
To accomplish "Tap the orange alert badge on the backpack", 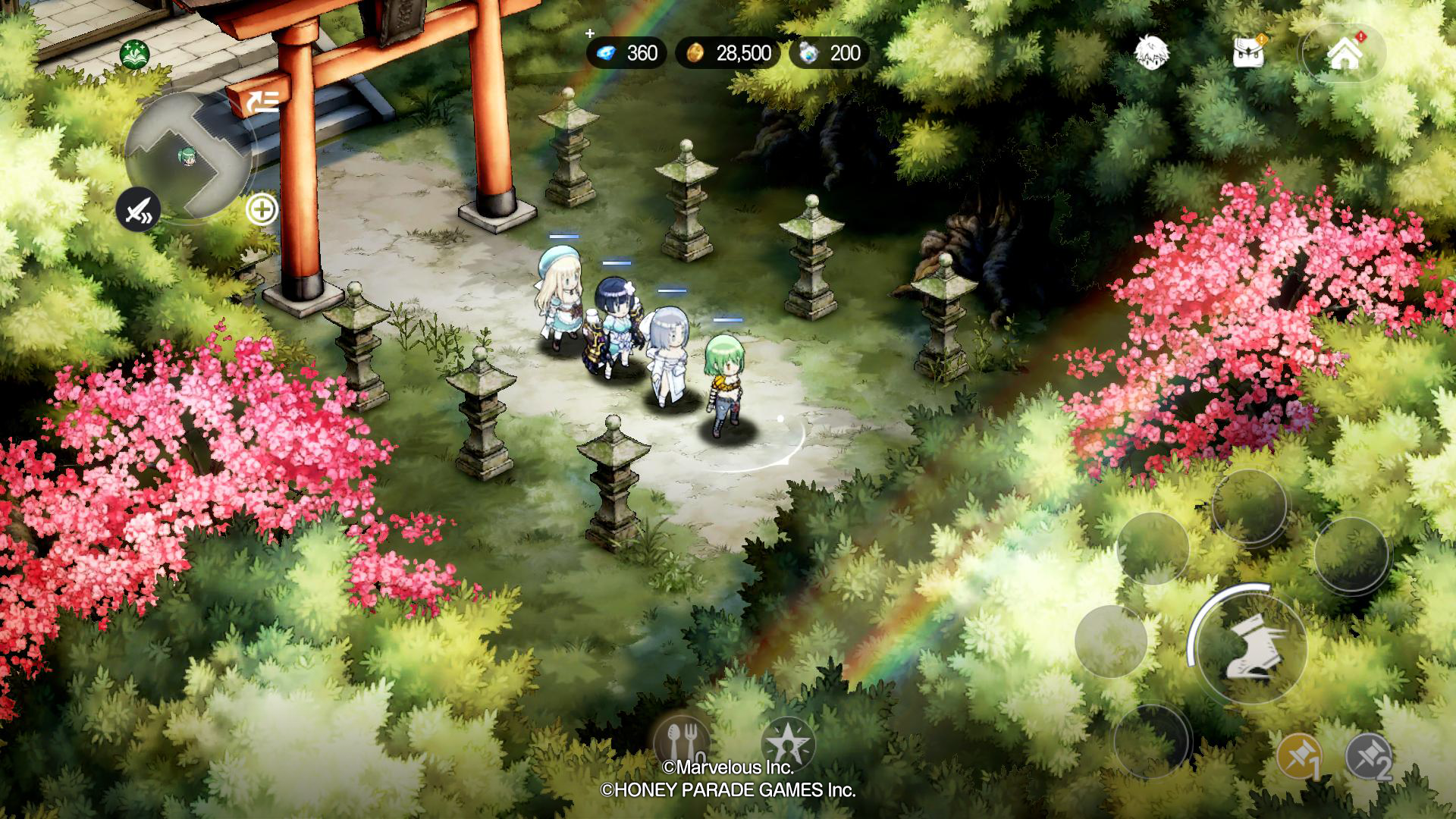I will coord(1261,39).
